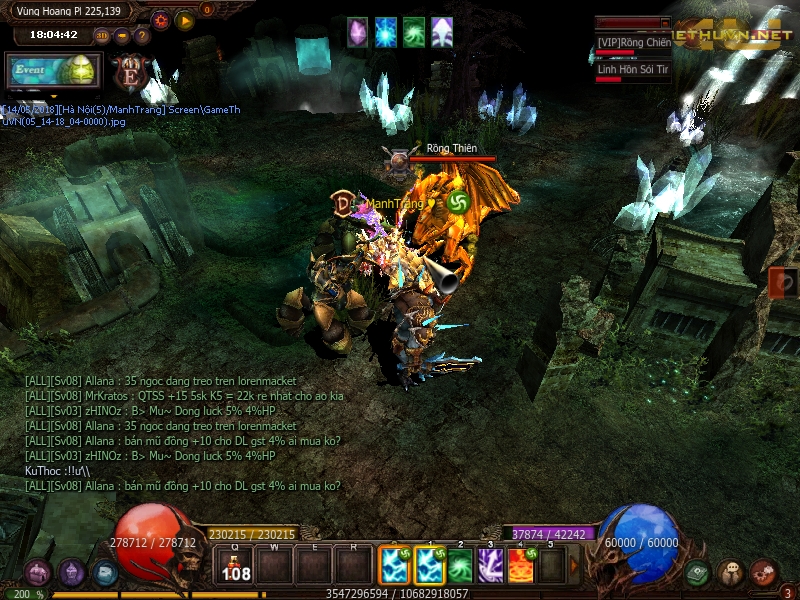
Task: Toggle the 3D view button
Action: tap(102, 36)
